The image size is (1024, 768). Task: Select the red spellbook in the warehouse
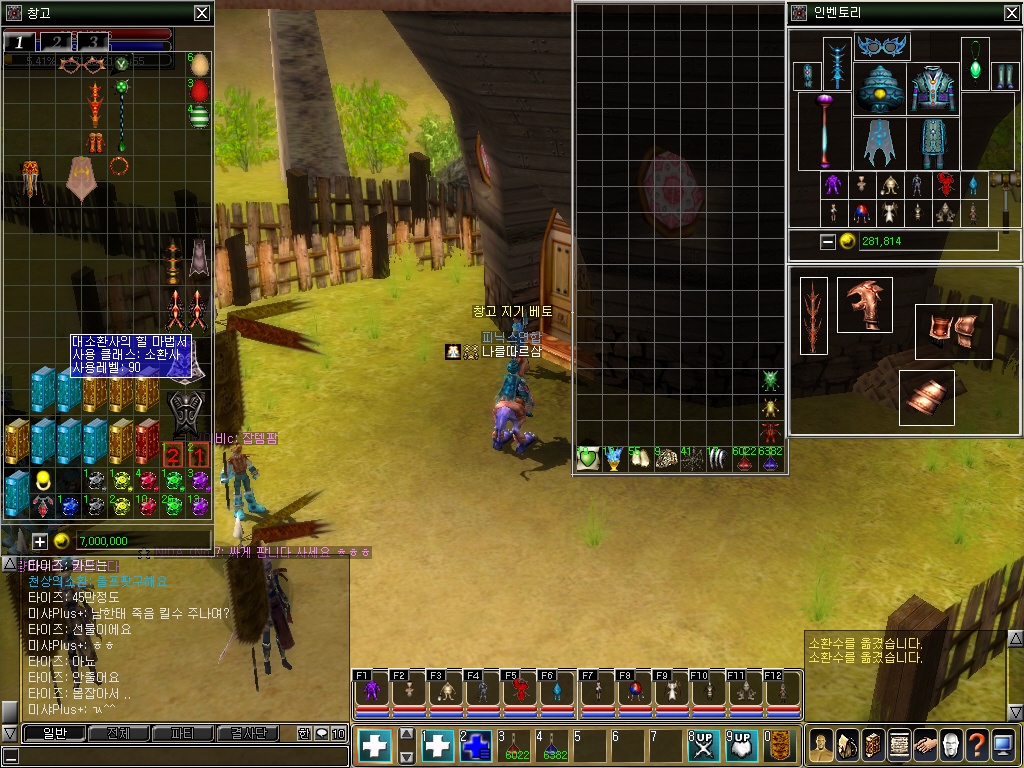point(147,440)
